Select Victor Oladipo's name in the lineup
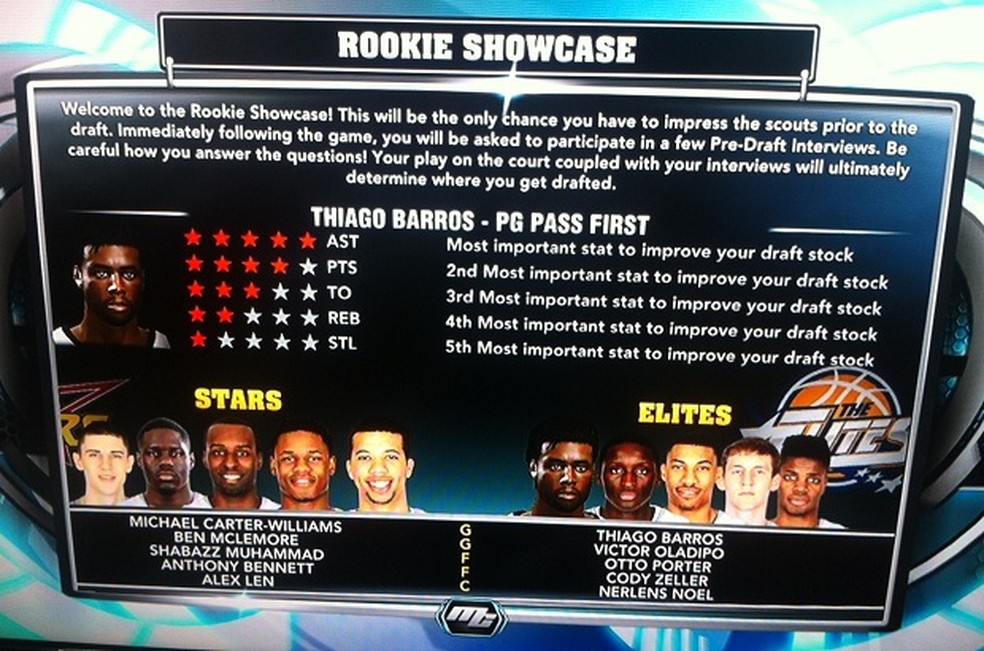 click(x=657, y=552)
